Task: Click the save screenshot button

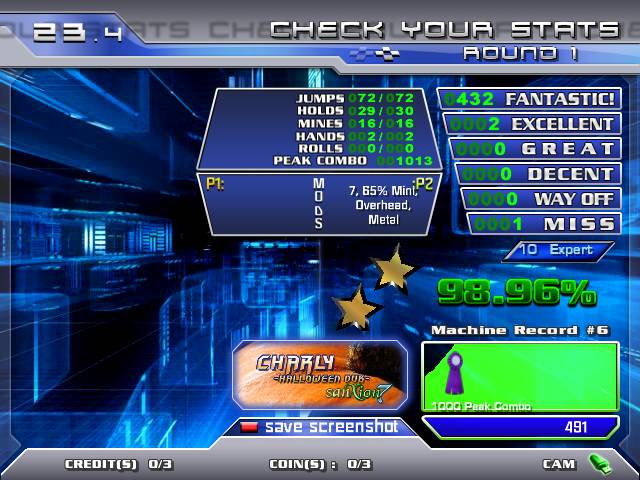Action: pyautogui.click(x=320, y=427)
